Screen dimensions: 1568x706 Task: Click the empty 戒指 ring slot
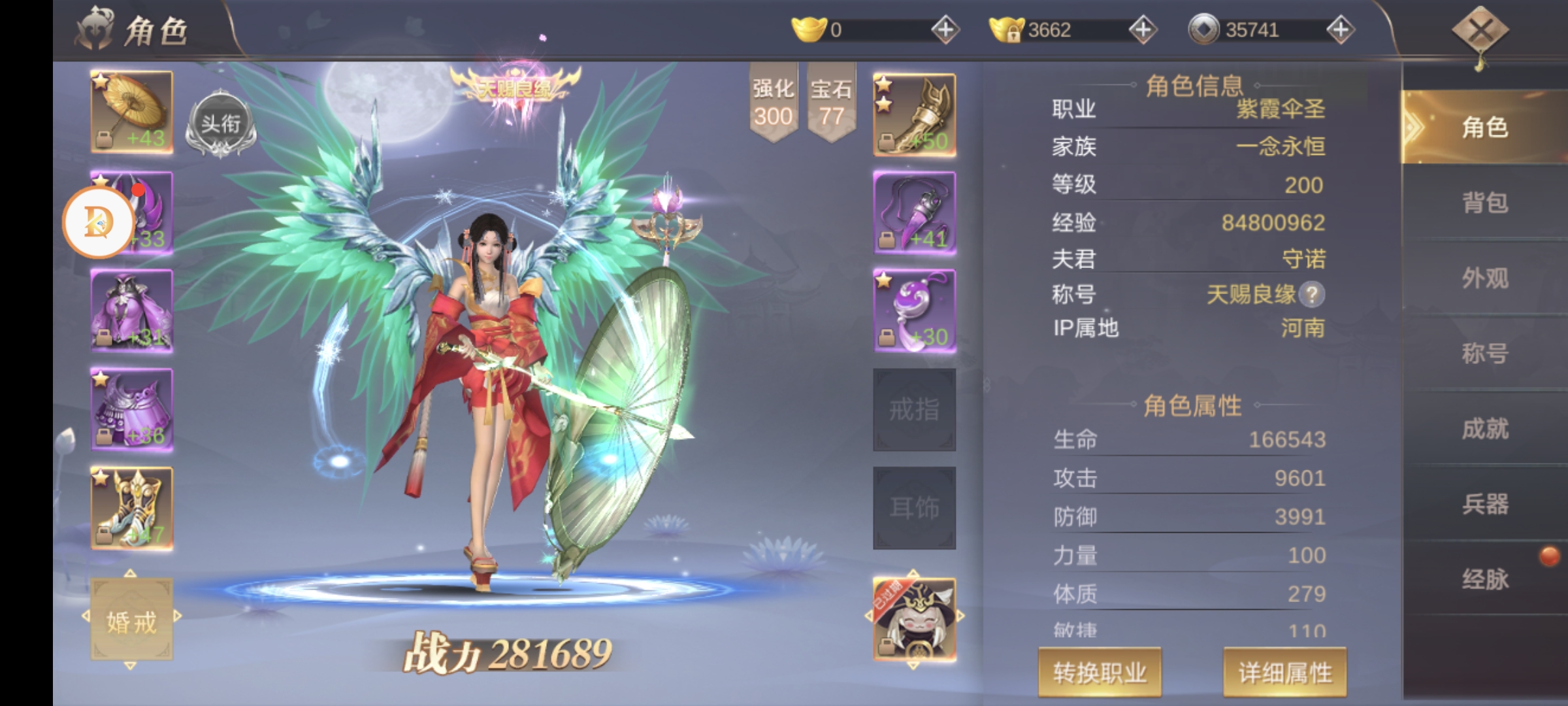pos(914,410)
